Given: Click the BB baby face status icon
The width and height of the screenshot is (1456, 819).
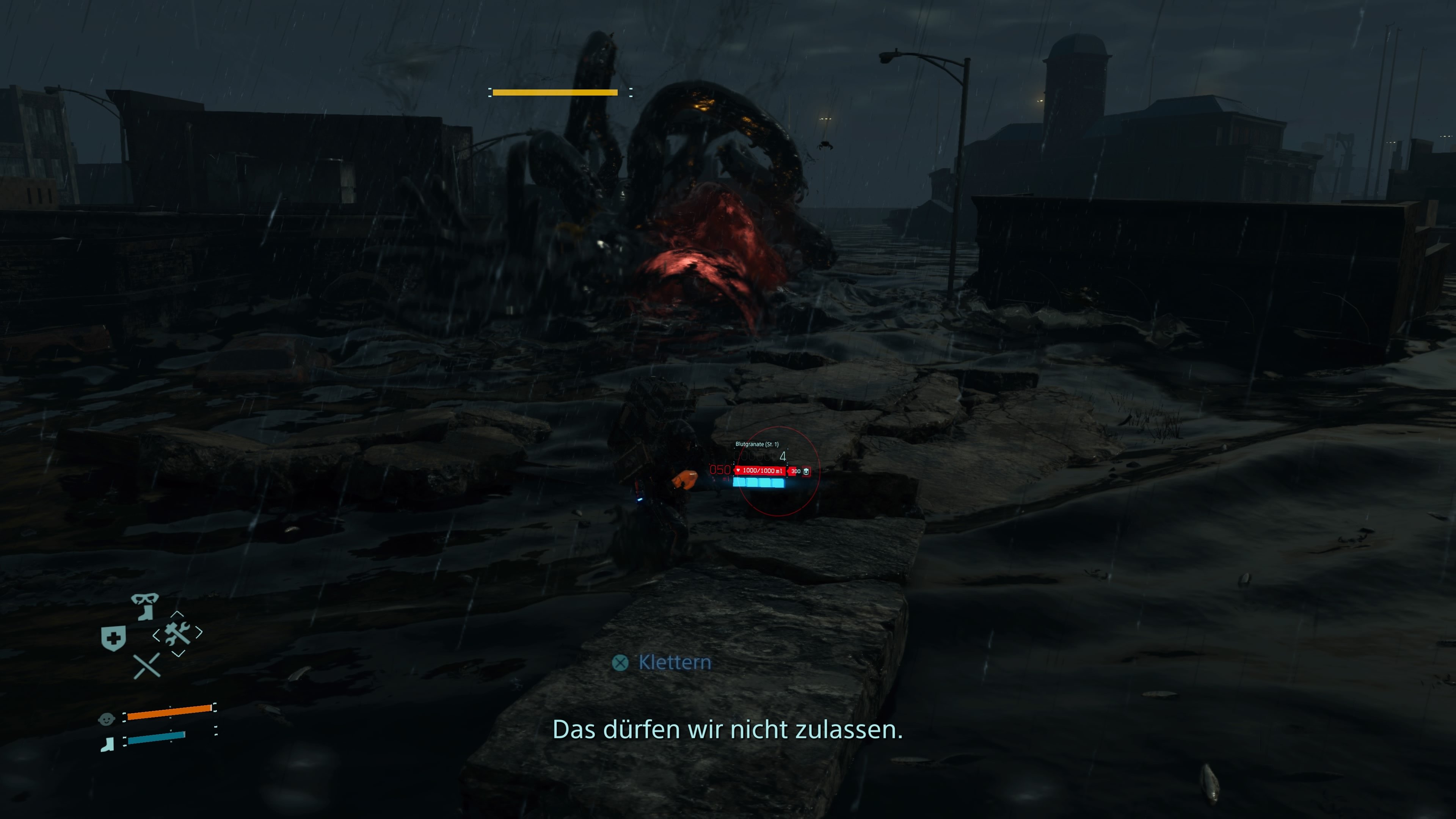Looking at the screenshot, I should [107, 719].
